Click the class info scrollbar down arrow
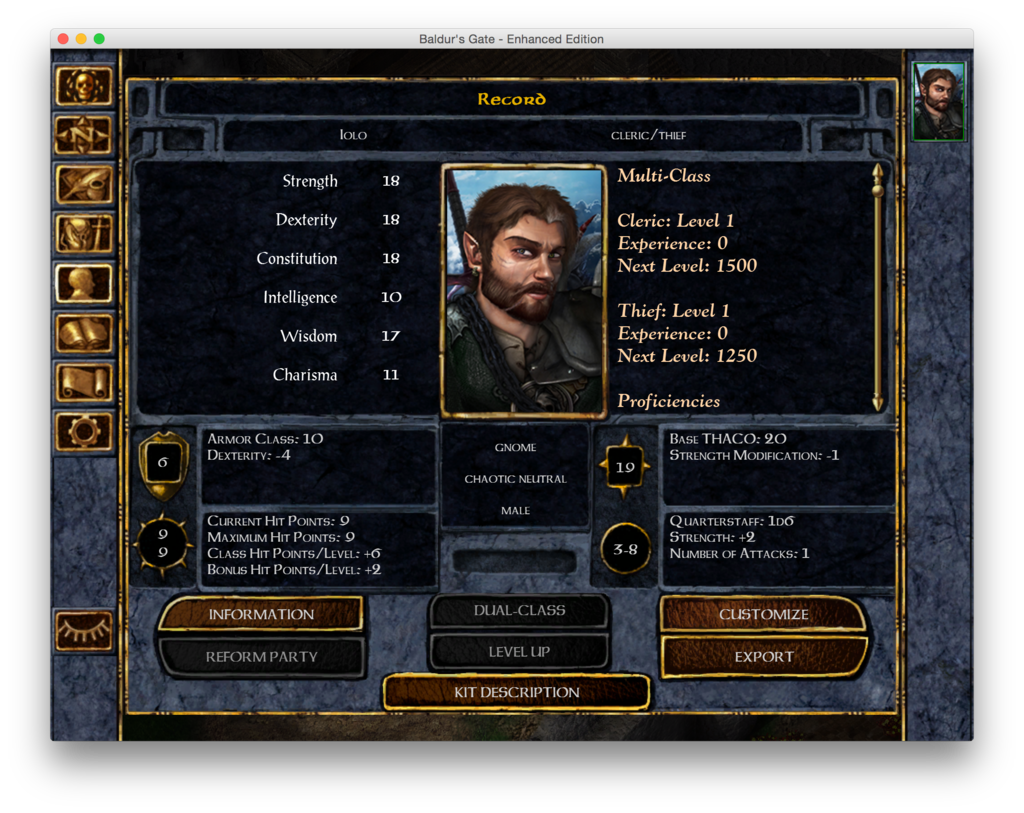Image resolution: width=1024 pixels, height=813 pixels. tap(878, 402)
